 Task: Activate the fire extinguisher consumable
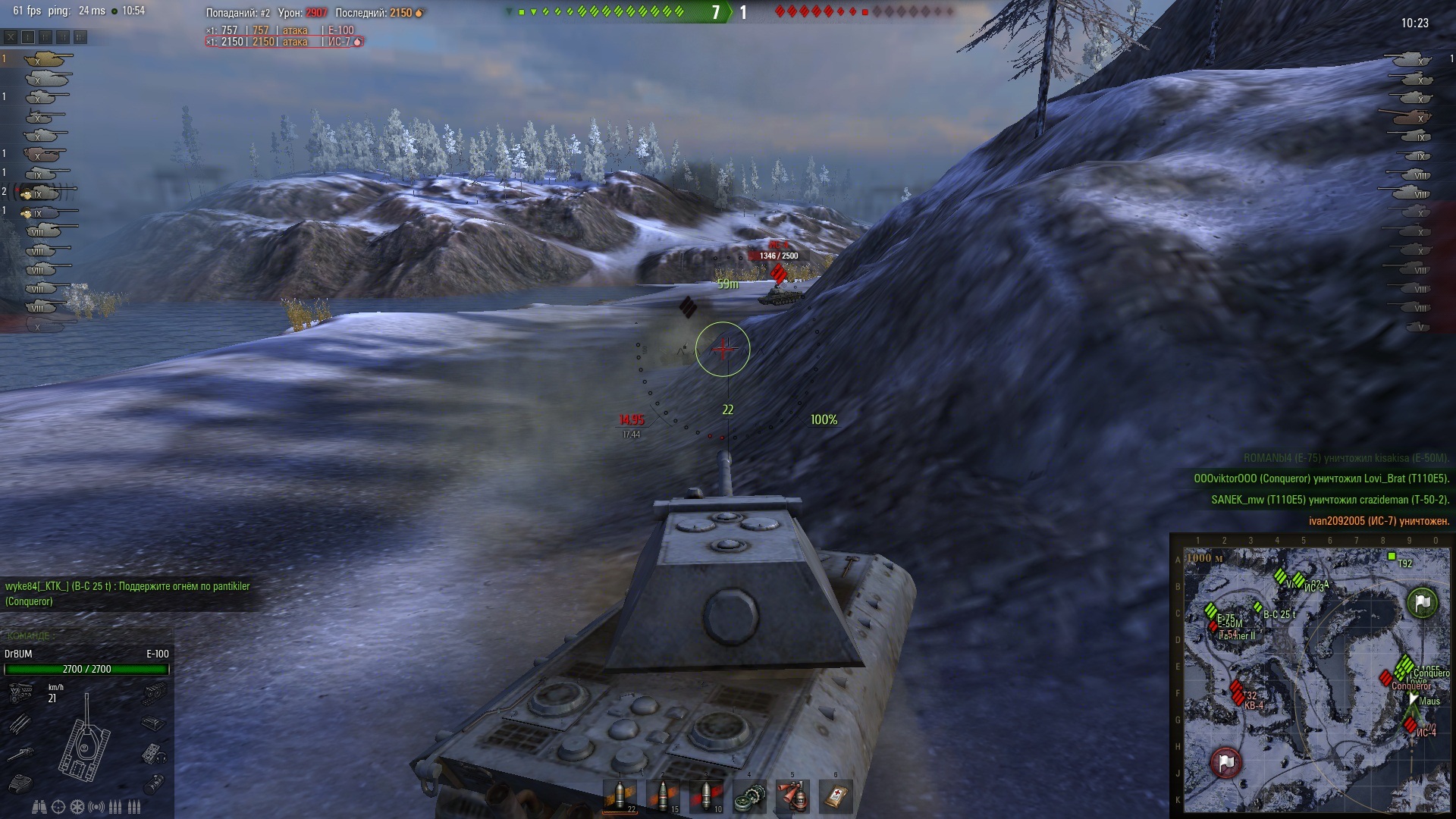pyautogui.click(x=792, y=796)
